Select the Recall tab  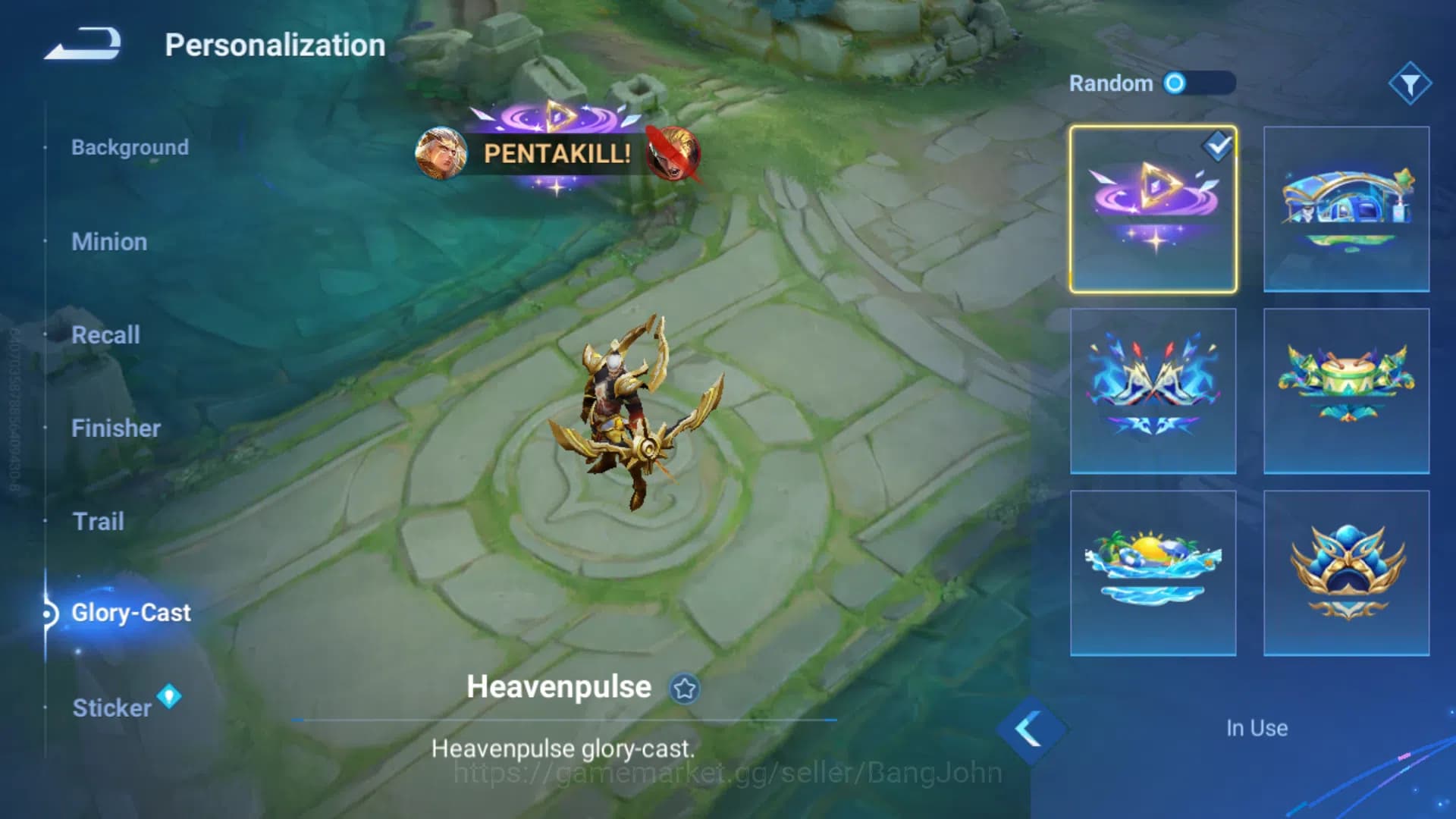pyautogui.click(x=105, y=335)
